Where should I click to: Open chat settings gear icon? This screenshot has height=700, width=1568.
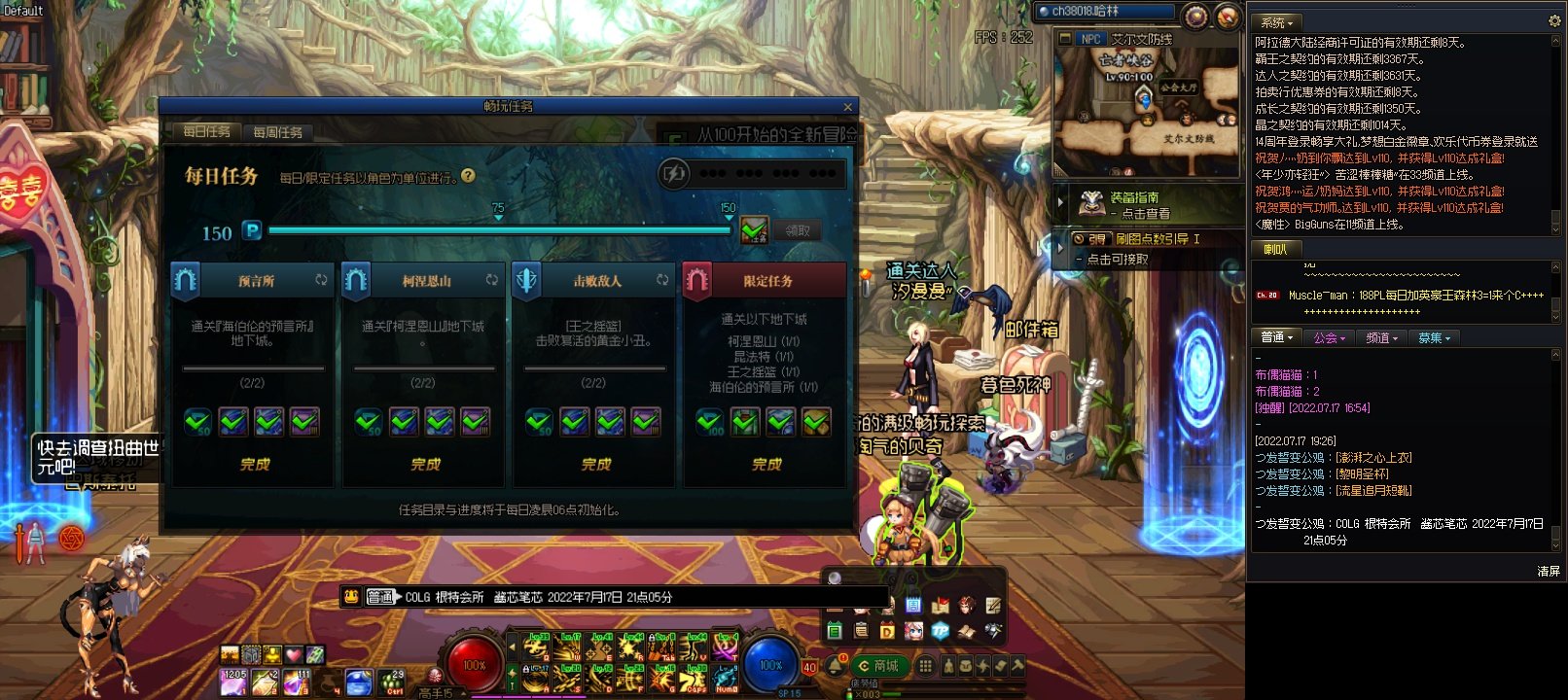pyautogui.click(x=1554, y=20)
